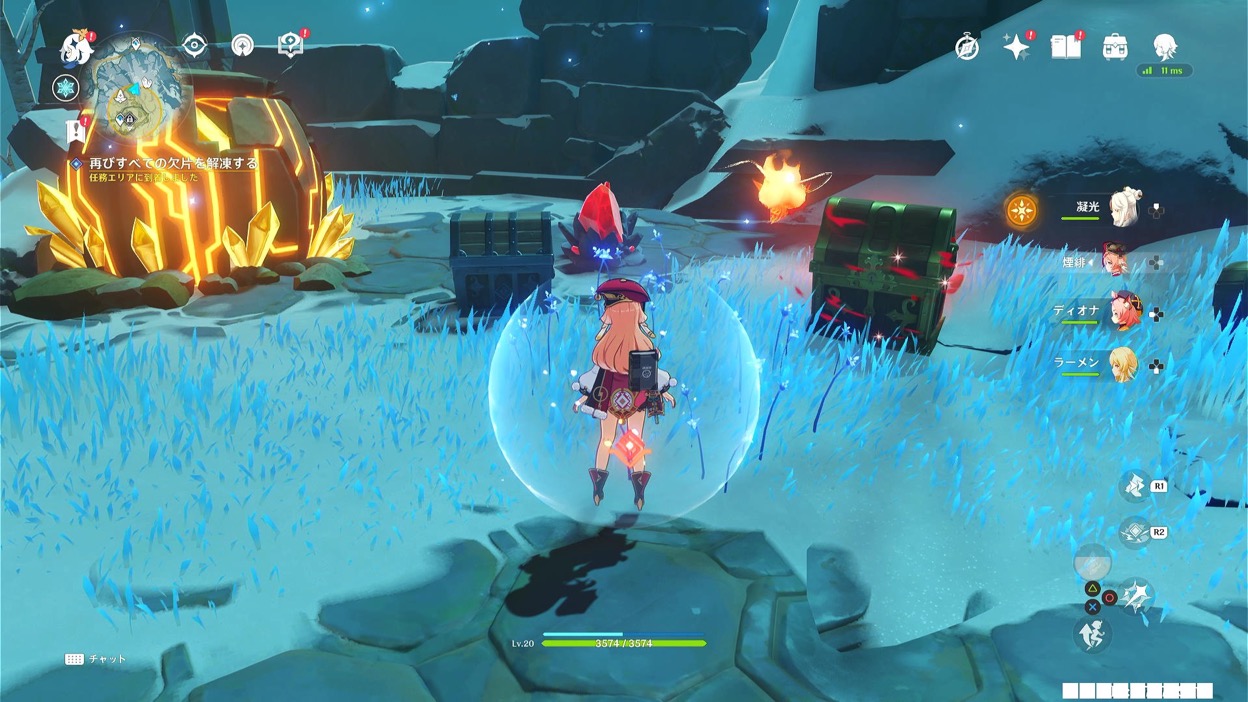This screenshot has height=702, width=1248.
Task: Activate the orange elemental burst orb
Action: [x=1022, y=210]
